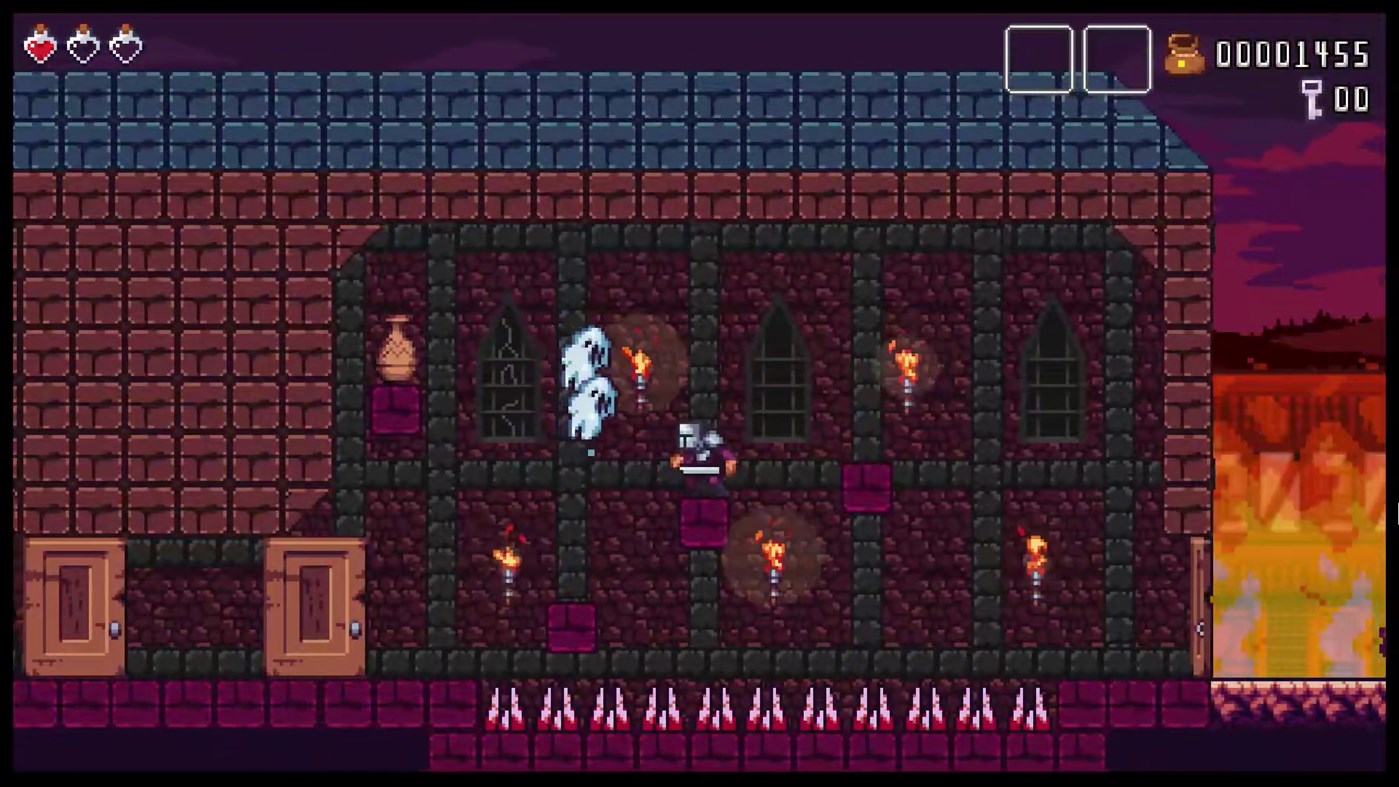Open the door at the right edge
The height and width of the screenshot is (787, 1399).
pos(1197,600)
